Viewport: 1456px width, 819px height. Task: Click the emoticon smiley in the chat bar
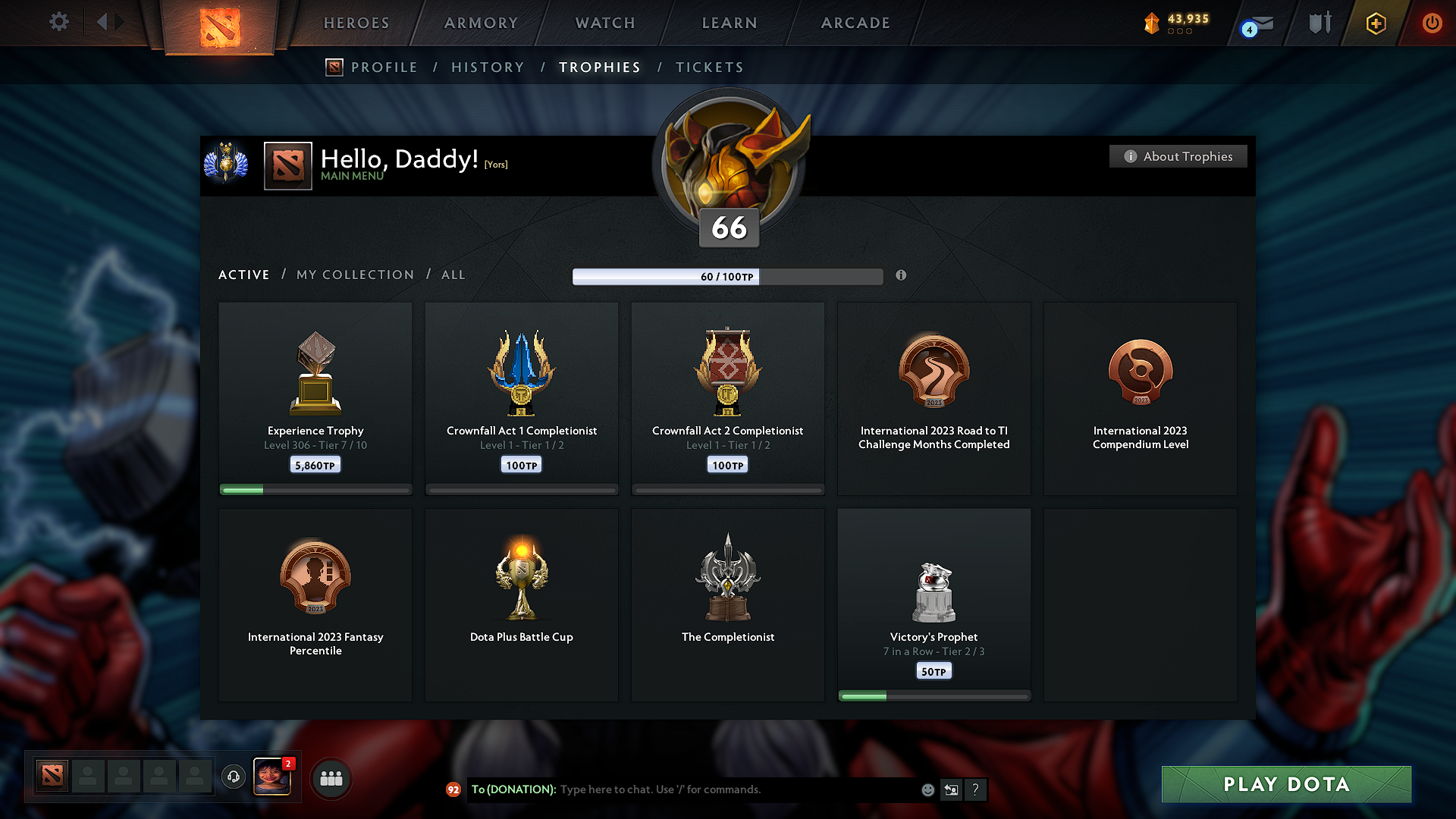point(927,789)
